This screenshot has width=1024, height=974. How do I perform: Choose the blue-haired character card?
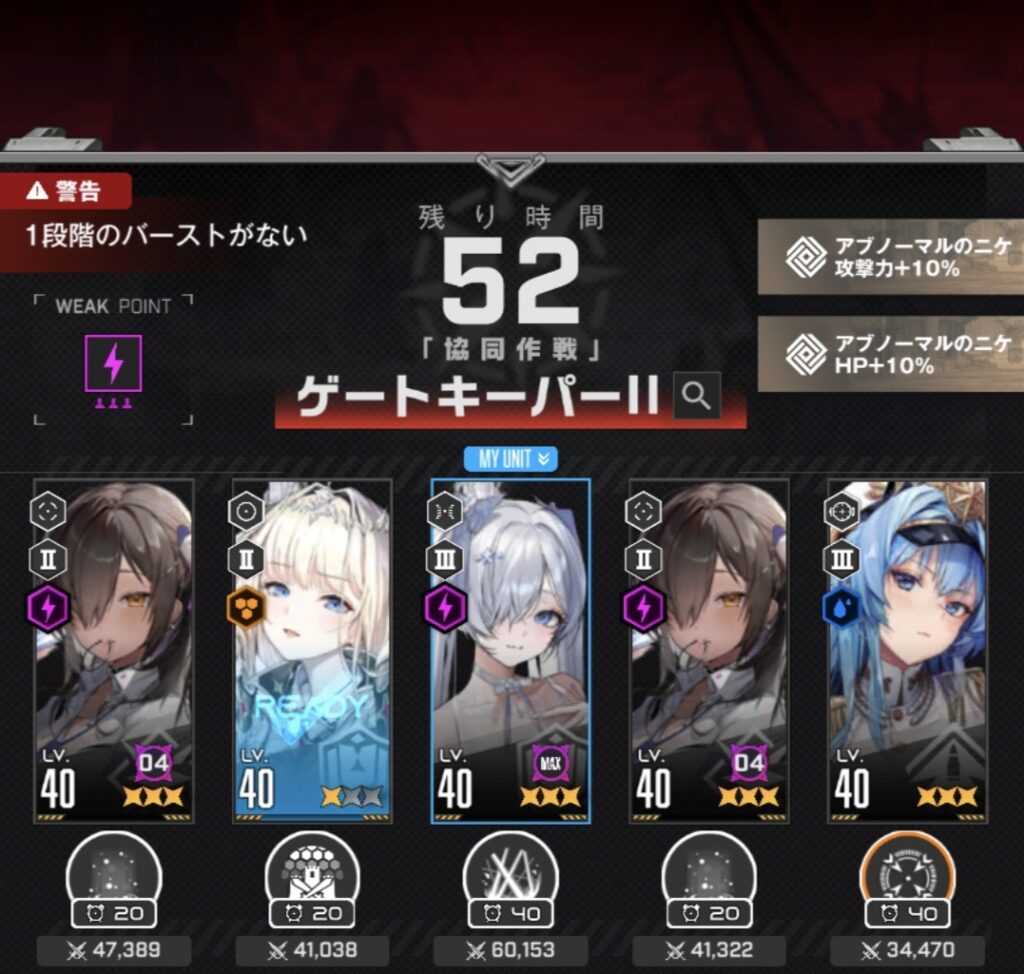click(x=906, y=650)
